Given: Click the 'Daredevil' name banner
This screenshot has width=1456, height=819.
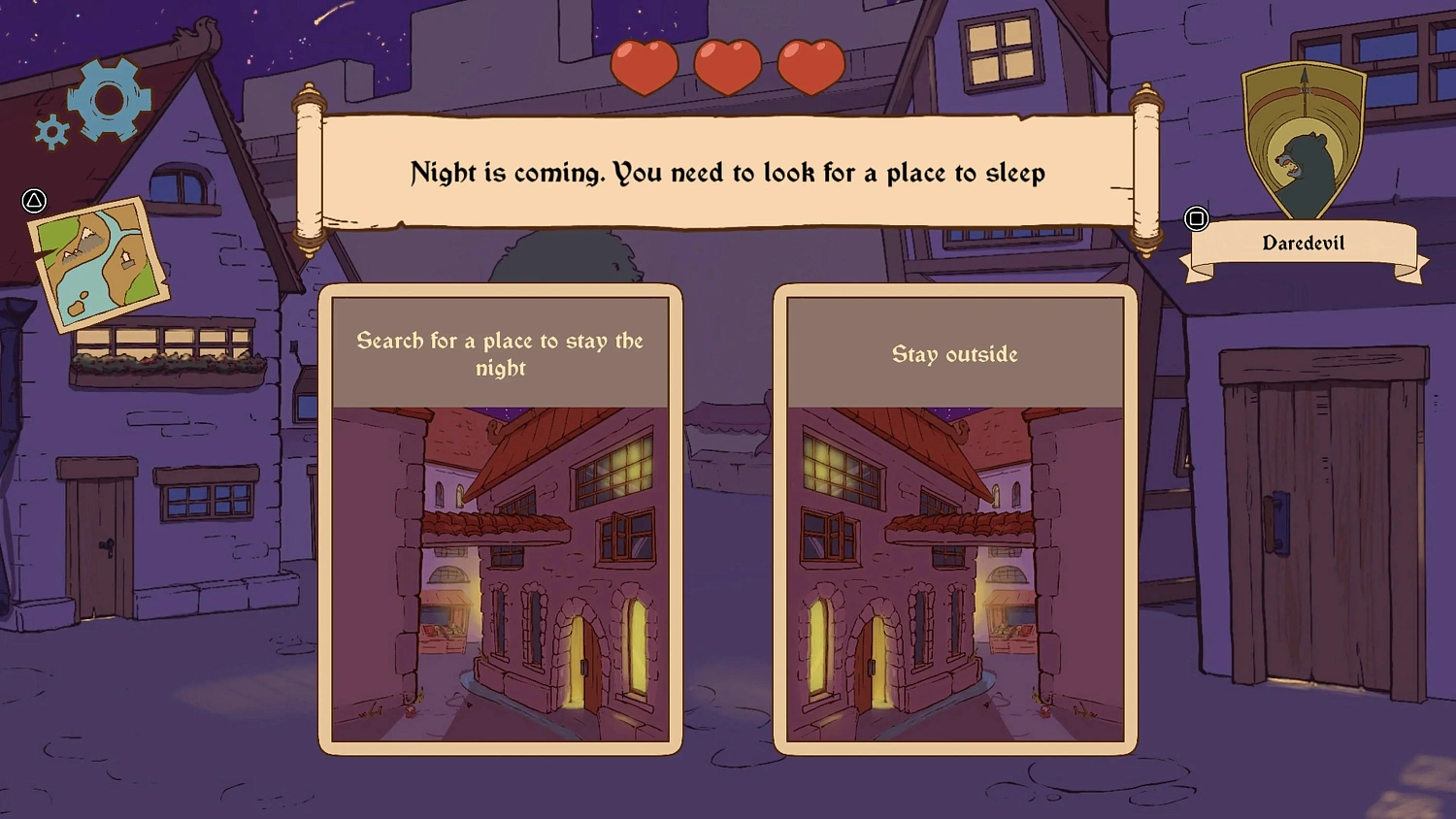Looking at the screenshot, I should tap(1303, 242).
